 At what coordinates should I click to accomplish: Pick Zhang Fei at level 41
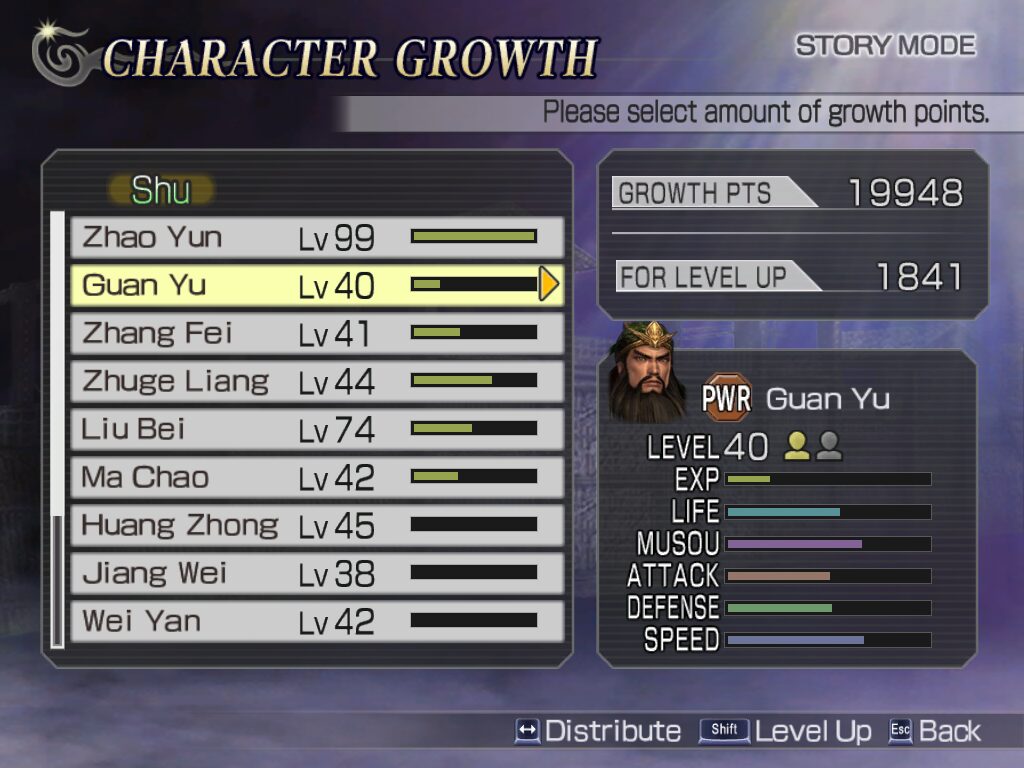pos(316,333)
